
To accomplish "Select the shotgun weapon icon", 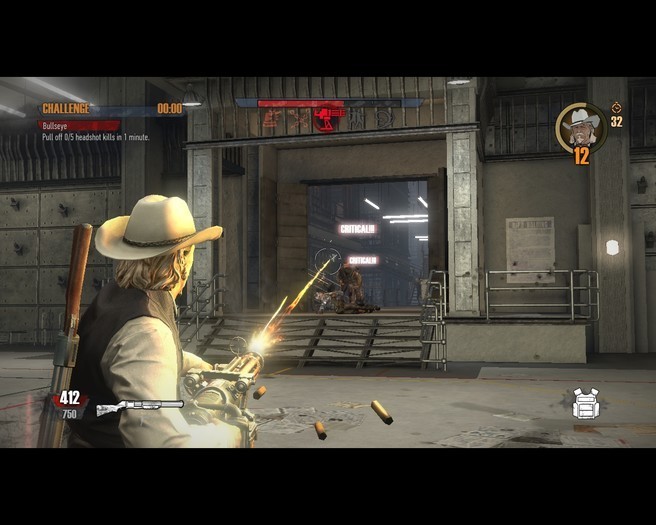I will (139, 407).
